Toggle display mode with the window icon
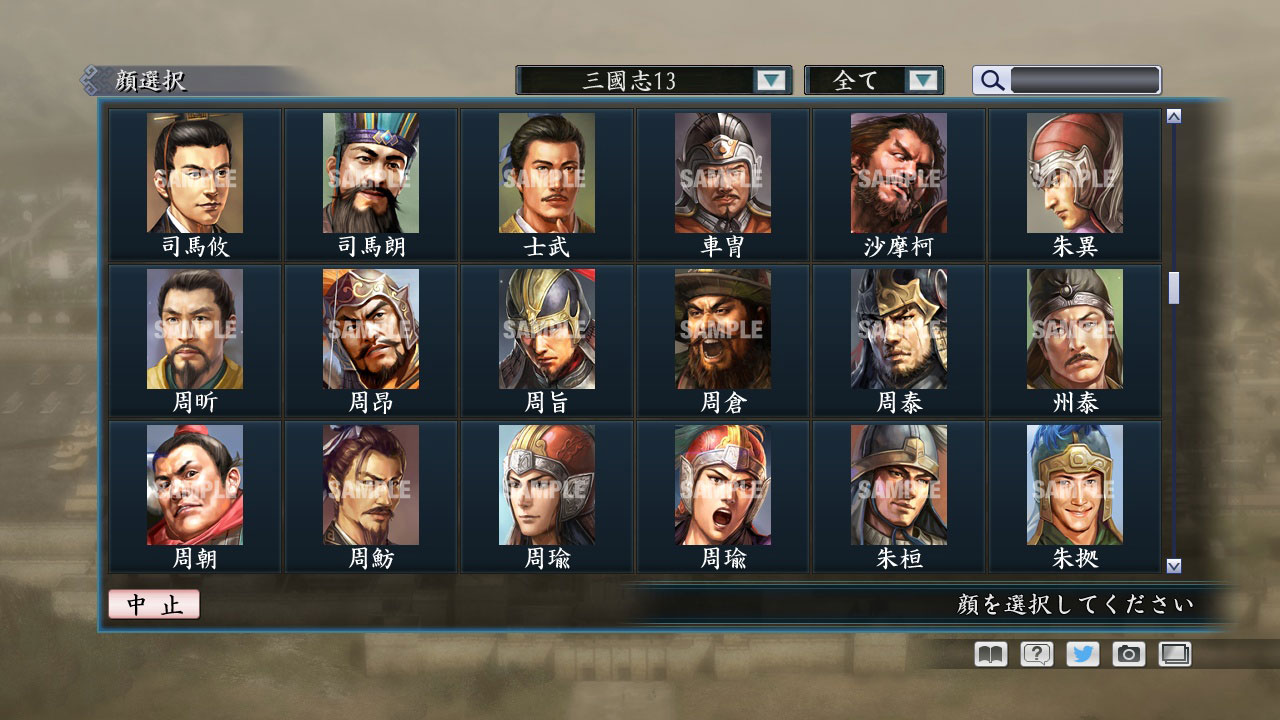Image resolution: width=1280 pixels, height=720 pixels. [x=1176, y=654]
